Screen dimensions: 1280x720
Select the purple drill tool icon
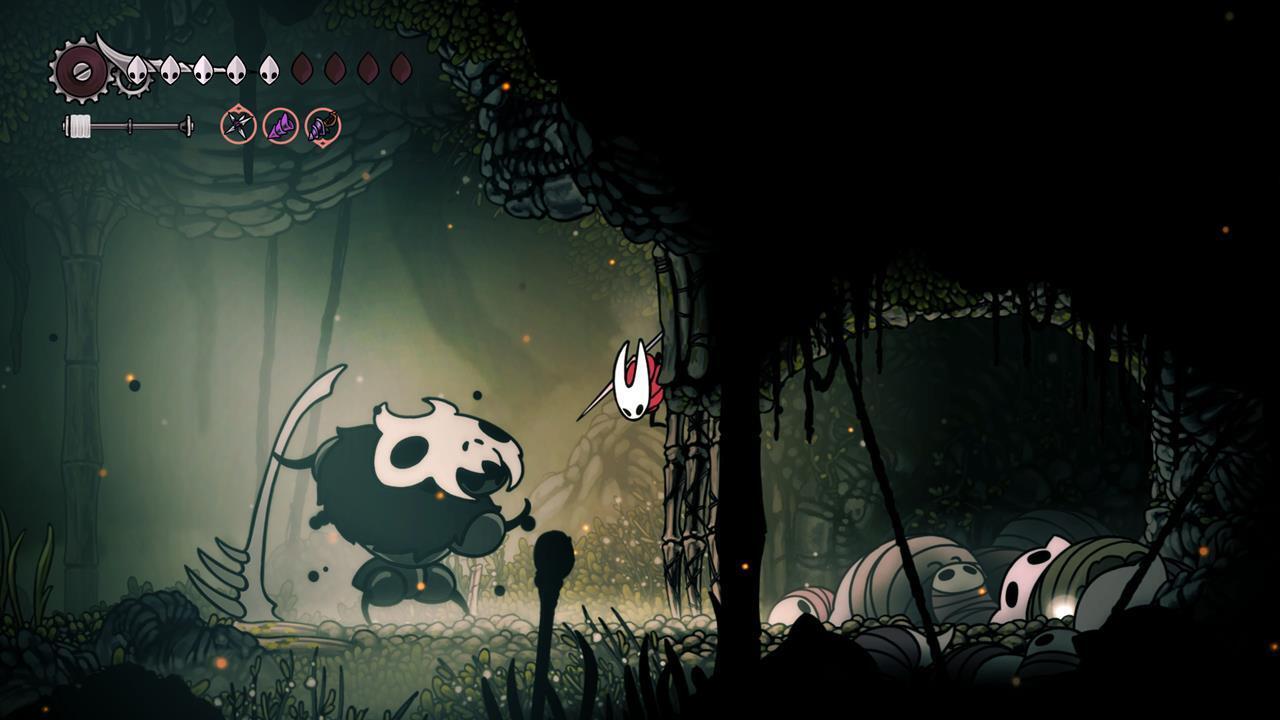click(x=322, y=126)
